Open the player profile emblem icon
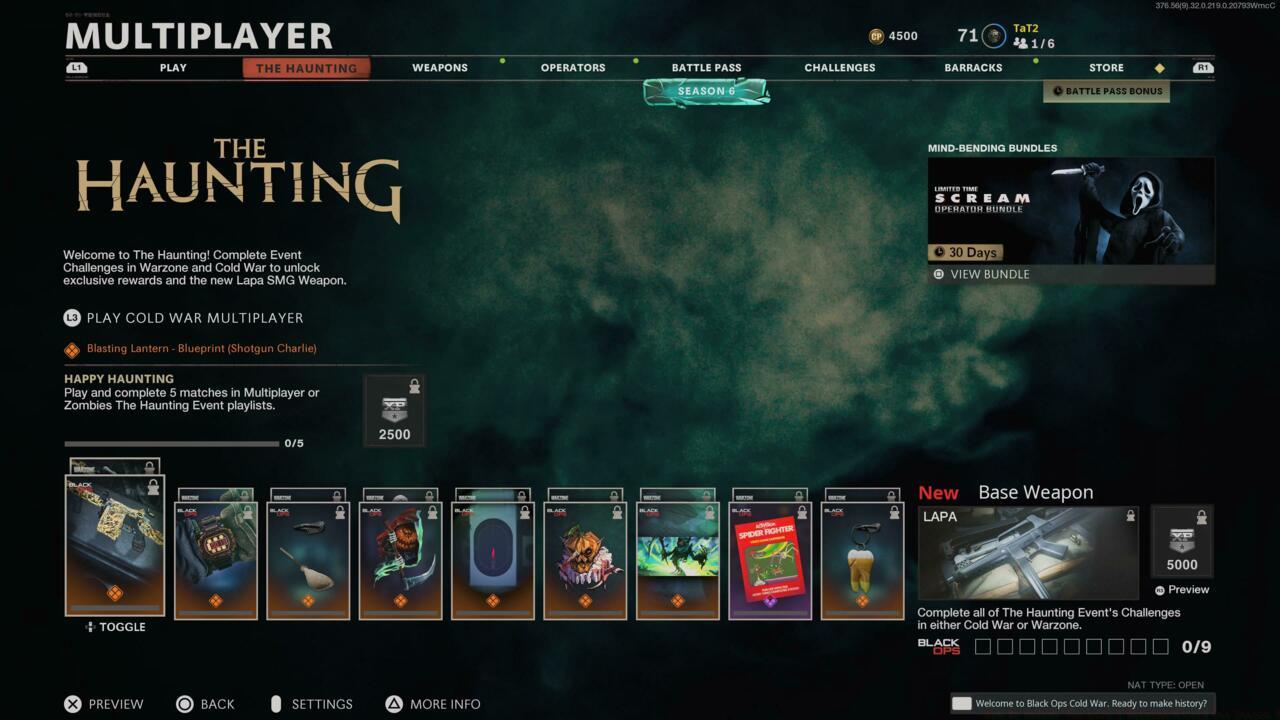This screenshot has height=720, width=1280. click(x=993, y=36)
